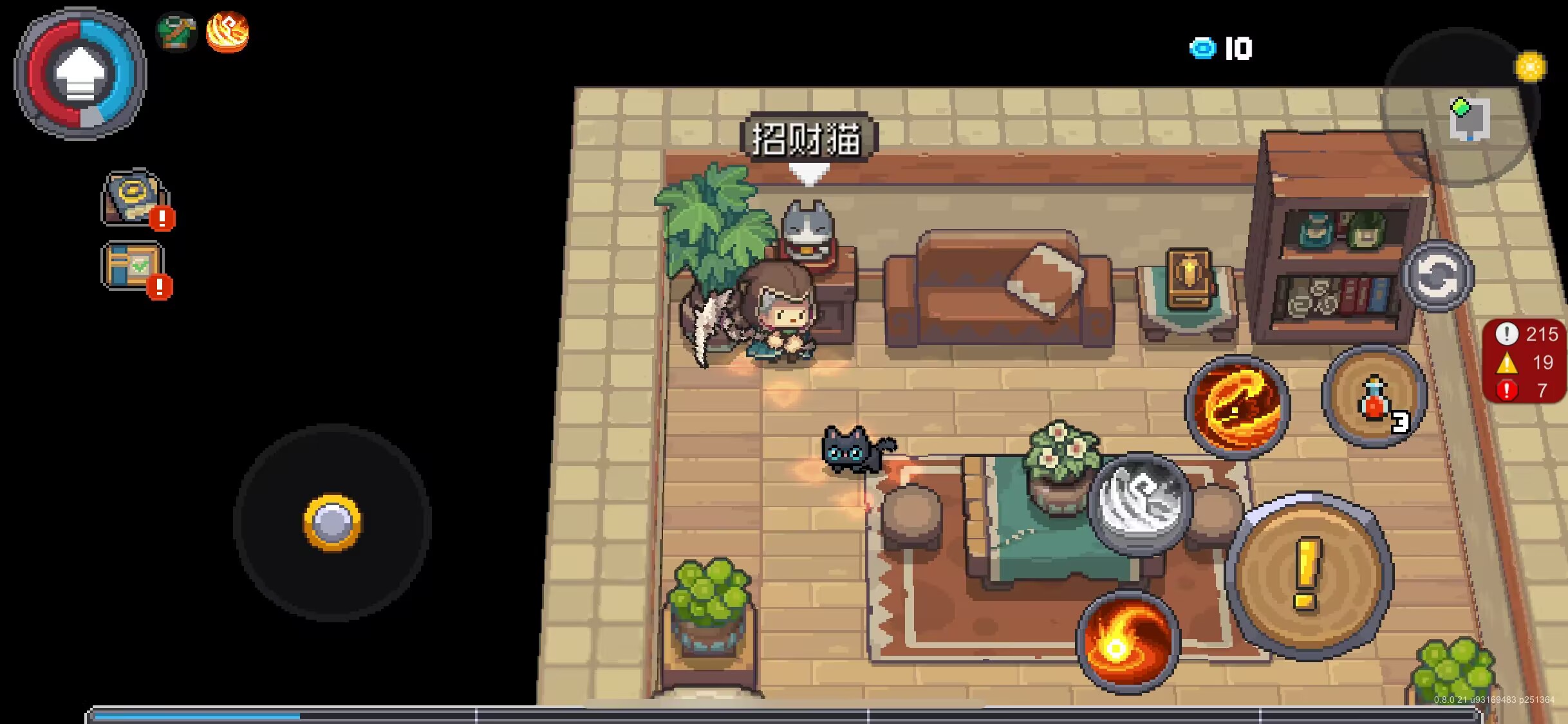Cast the fireball swirl skill

tap(1128, 641)
